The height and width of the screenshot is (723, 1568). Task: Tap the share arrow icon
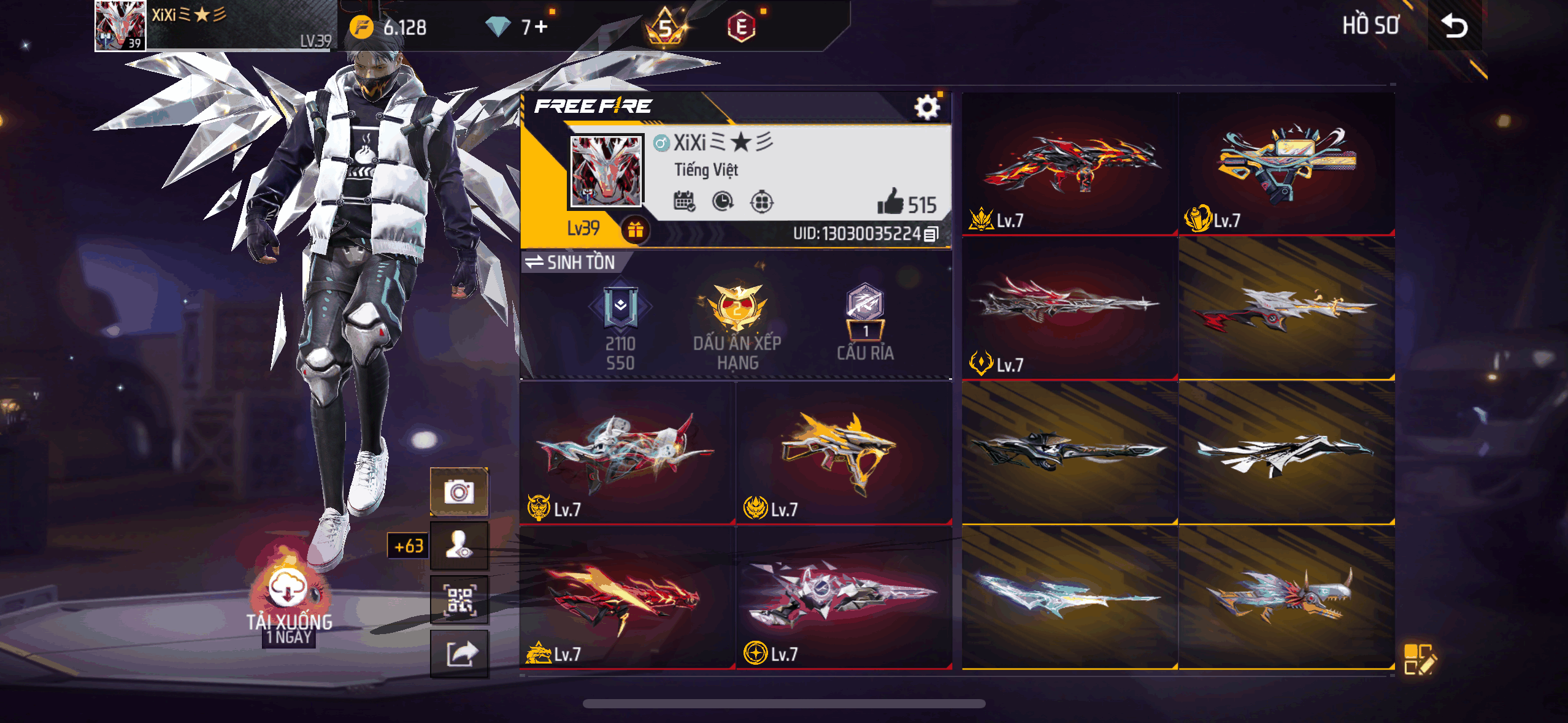[459, 653]
